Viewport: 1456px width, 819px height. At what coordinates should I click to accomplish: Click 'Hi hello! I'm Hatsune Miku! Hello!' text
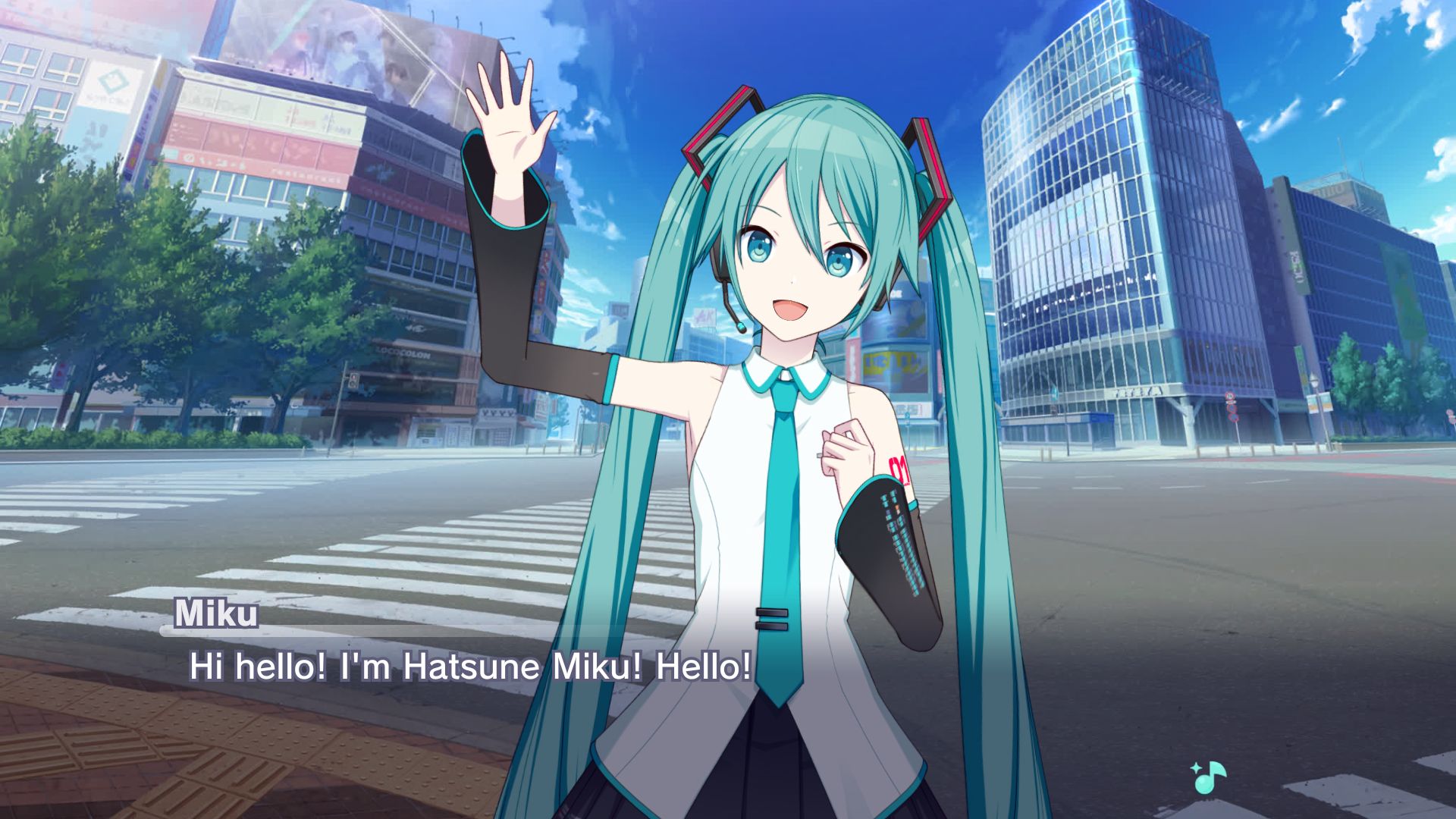[x=470, y=666]
